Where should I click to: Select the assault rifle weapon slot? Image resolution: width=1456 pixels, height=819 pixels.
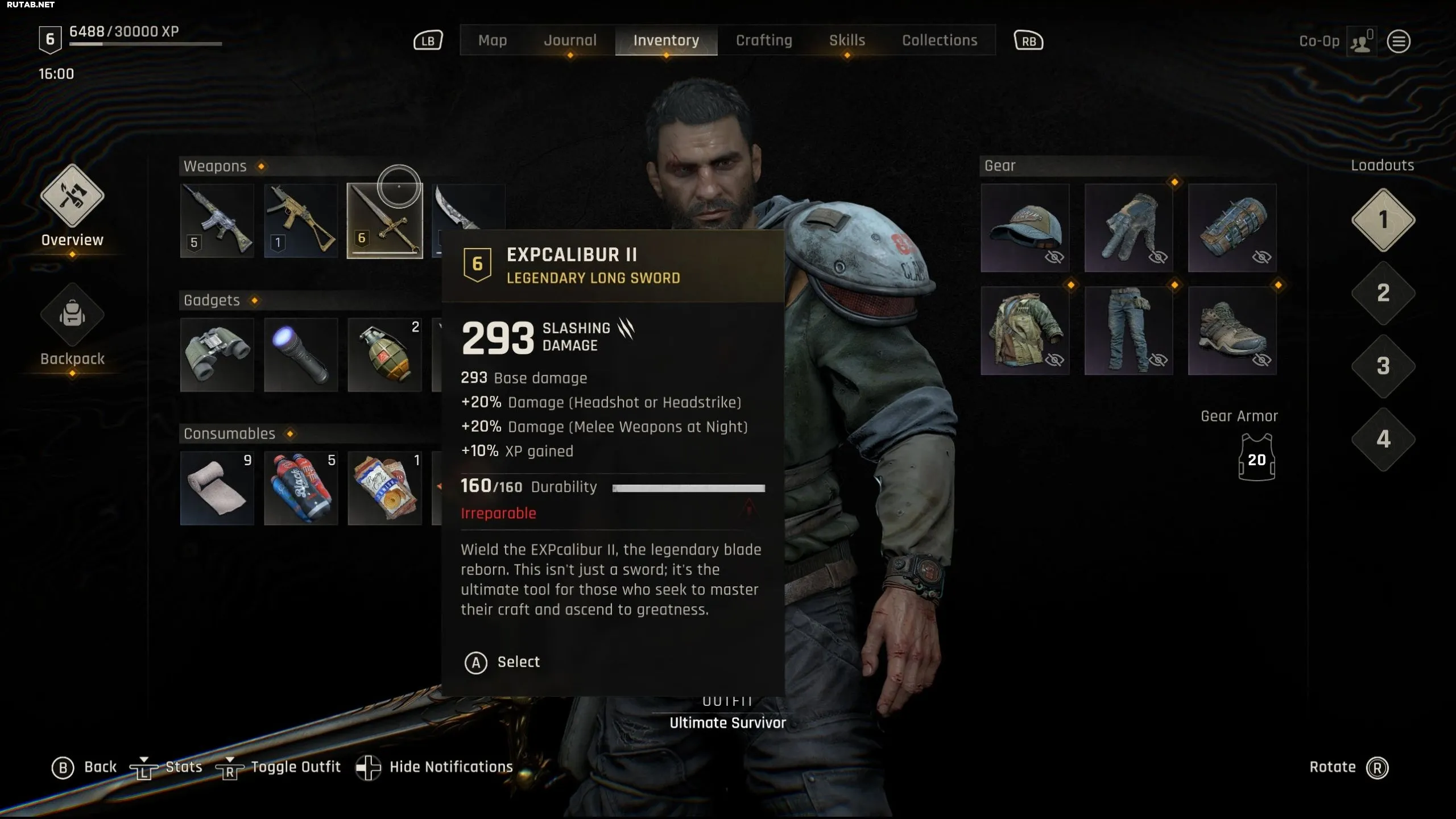click(x=217, y=221)
